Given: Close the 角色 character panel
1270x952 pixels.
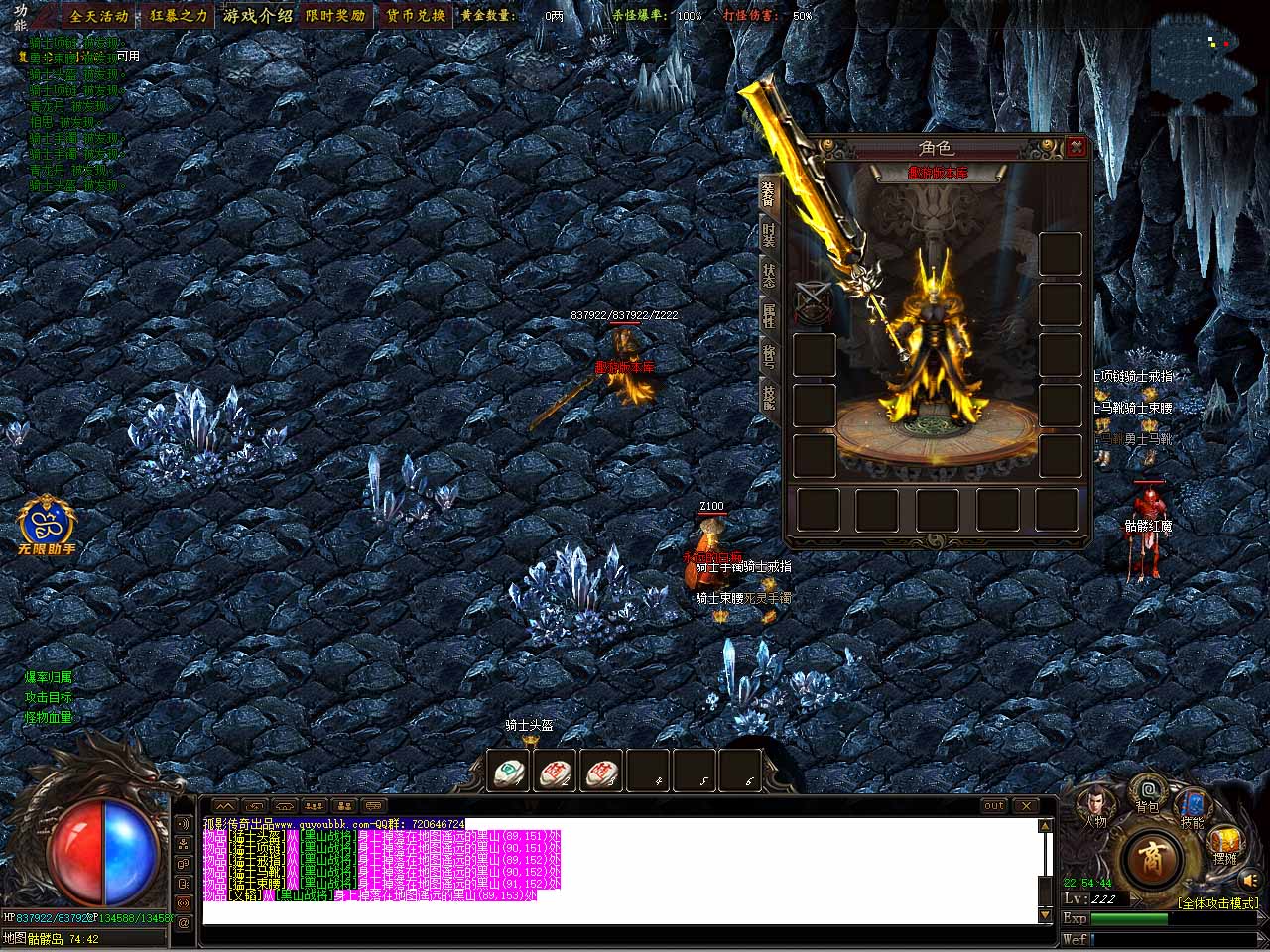Looking at the screenshot, I should (1077, 148).
